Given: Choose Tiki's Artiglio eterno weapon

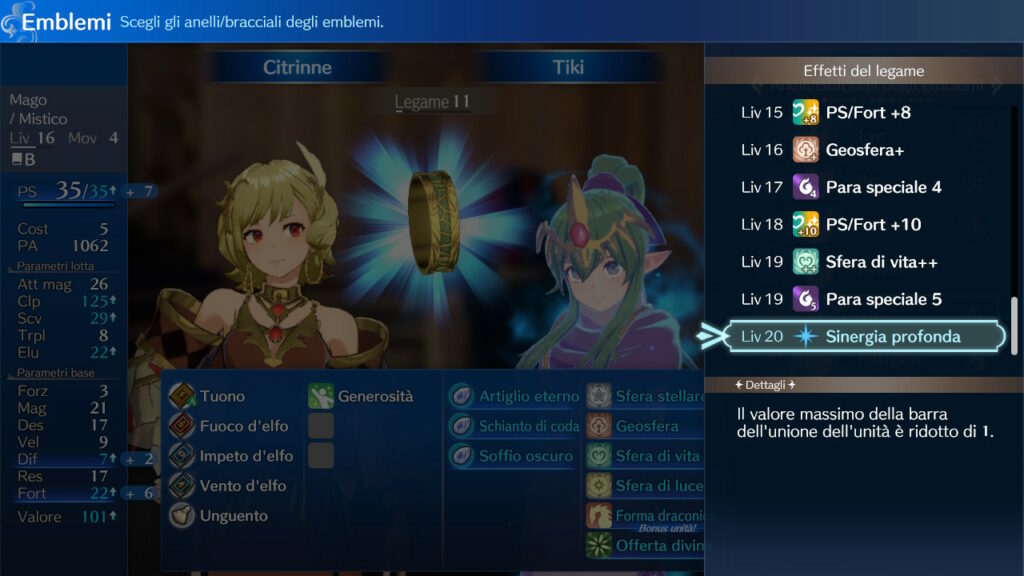Looking at the screenshot, I should [x=527, y=396].
